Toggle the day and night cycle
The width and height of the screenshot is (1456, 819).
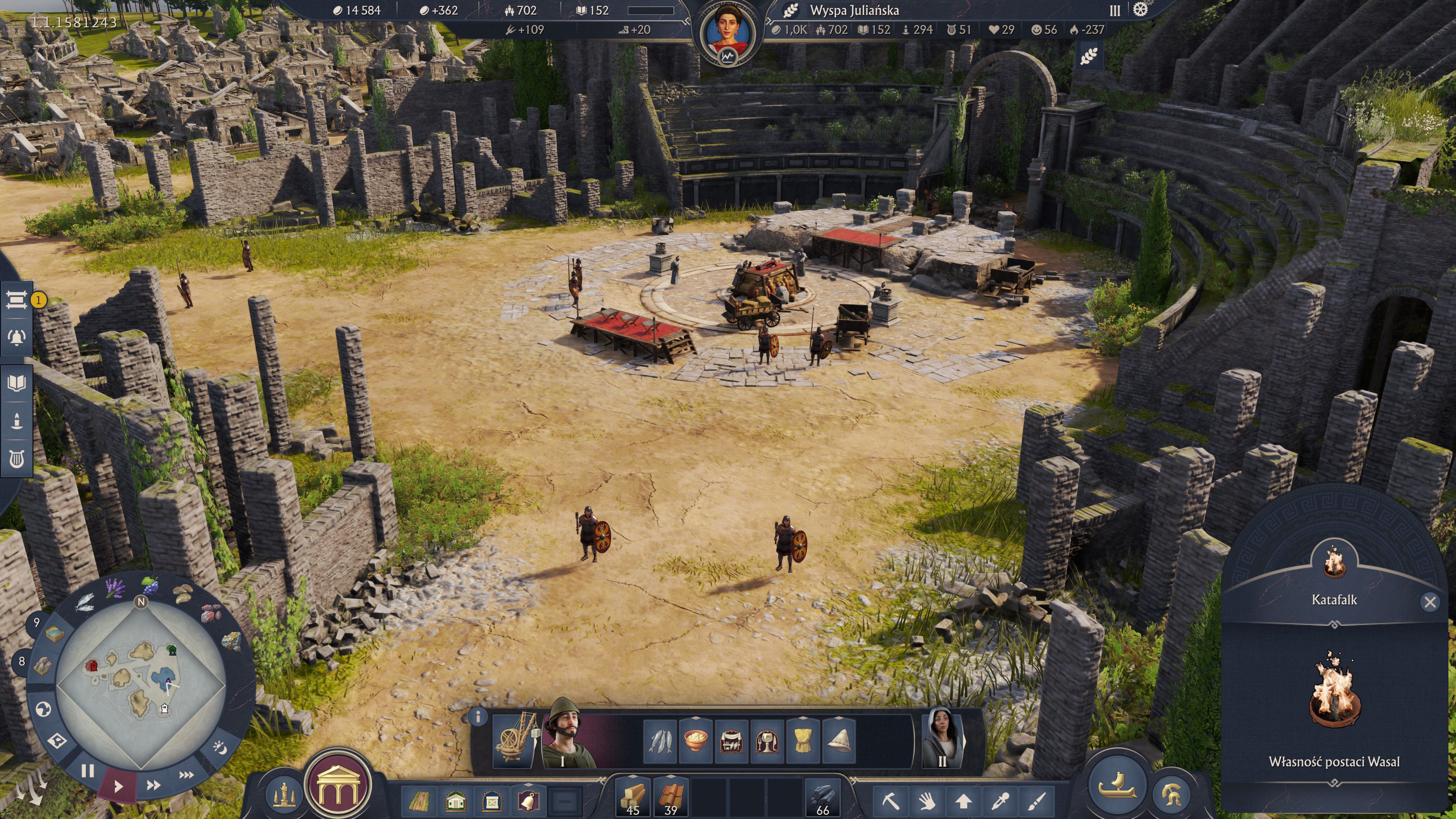point(220,747)
